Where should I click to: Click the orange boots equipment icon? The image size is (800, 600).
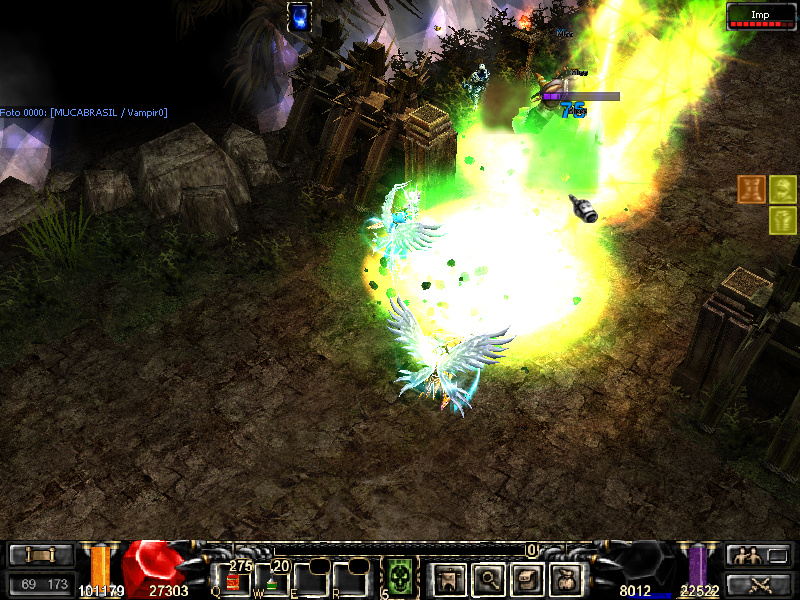pos(752,189)
